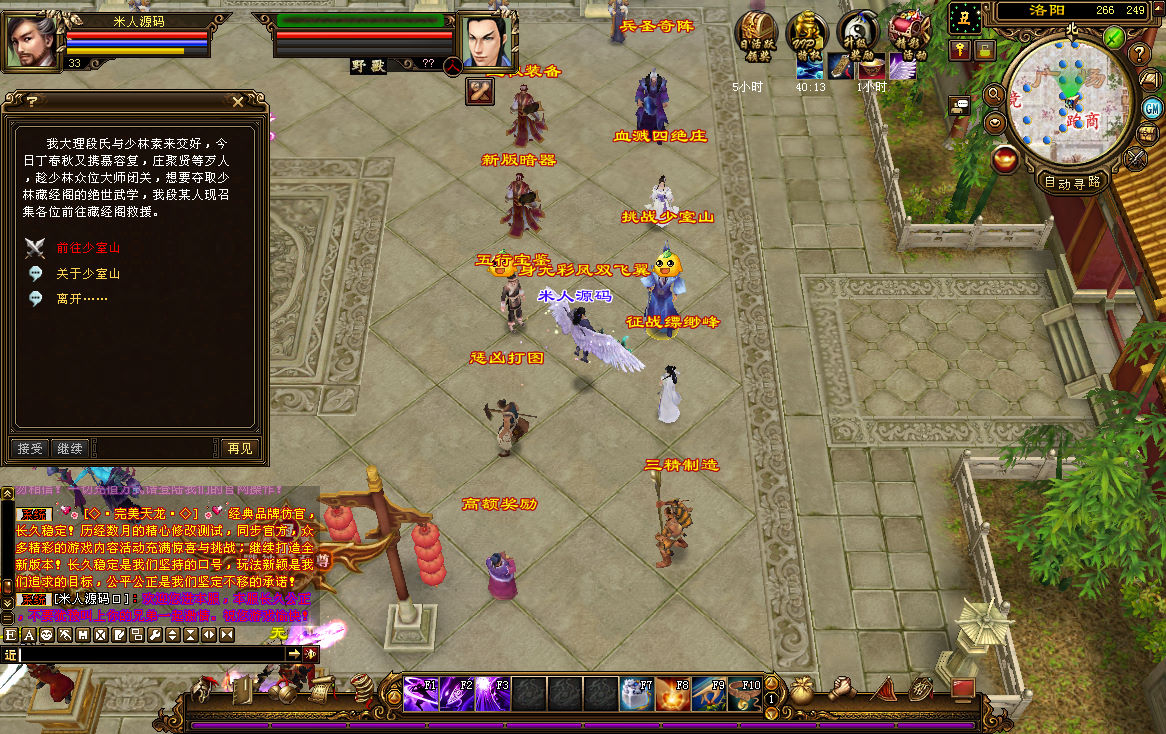
Task: Choose the 前往少室山 dialogue option
Action: pos(88,248)
